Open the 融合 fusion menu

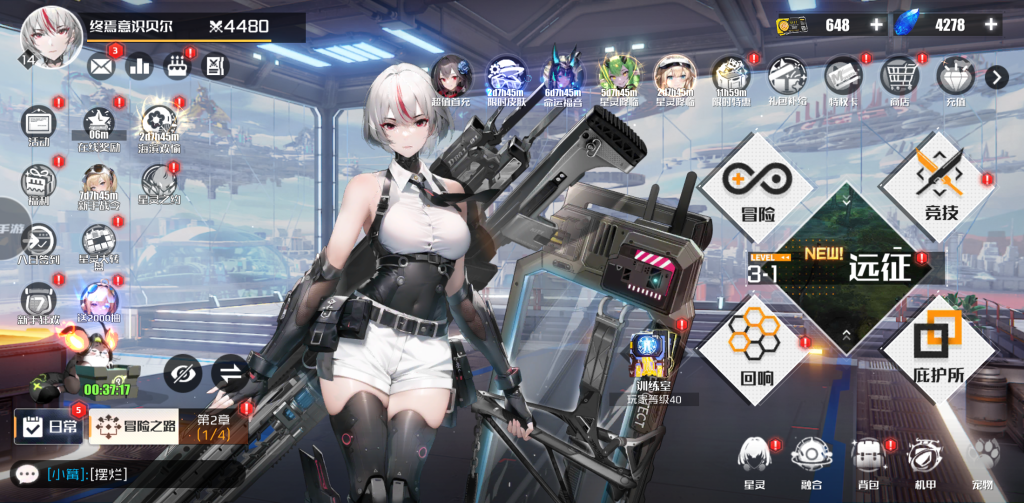coord(811,460)
